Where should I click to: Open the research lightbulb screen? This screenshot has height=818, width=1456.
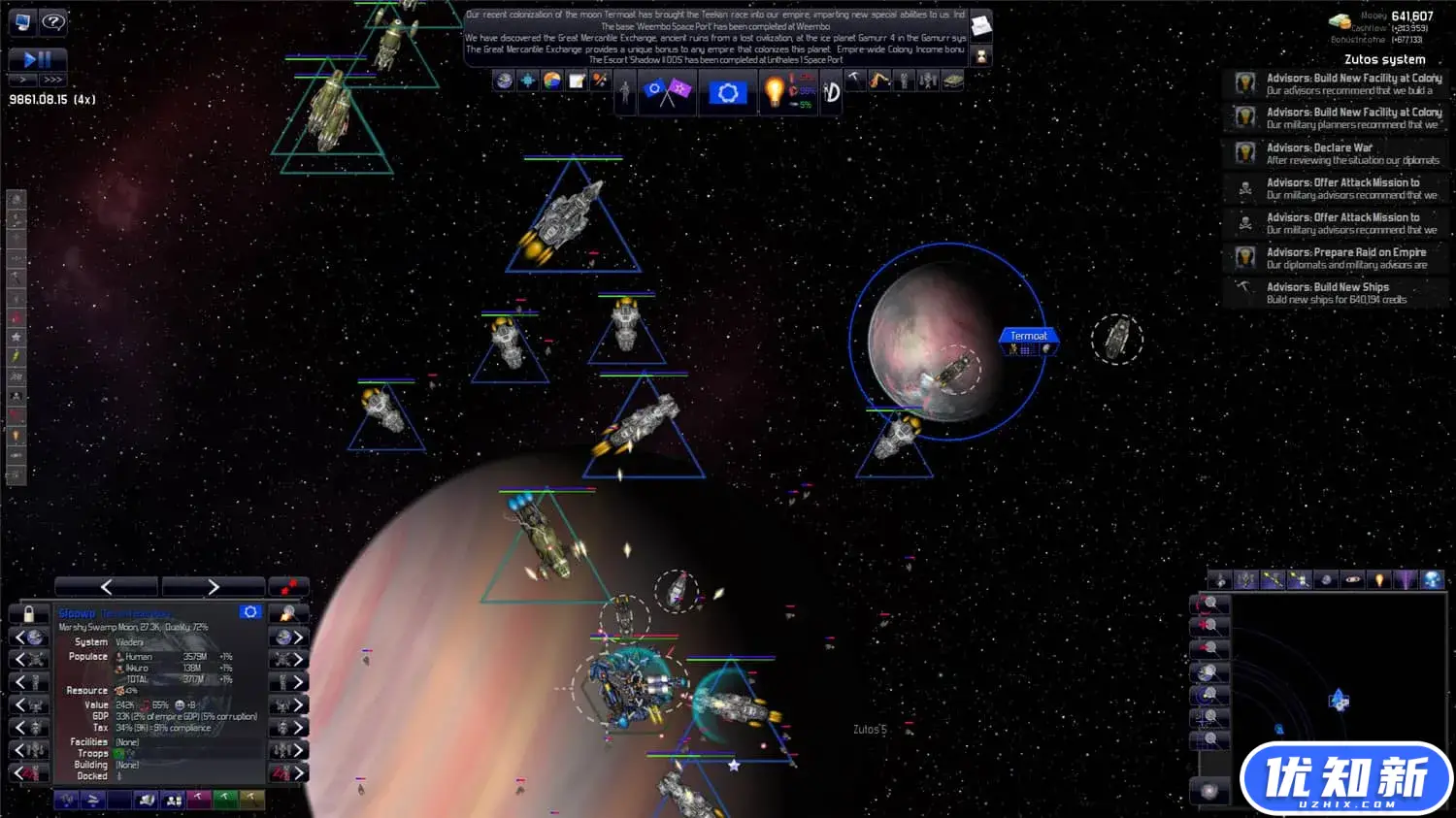[x=774, y=91]
